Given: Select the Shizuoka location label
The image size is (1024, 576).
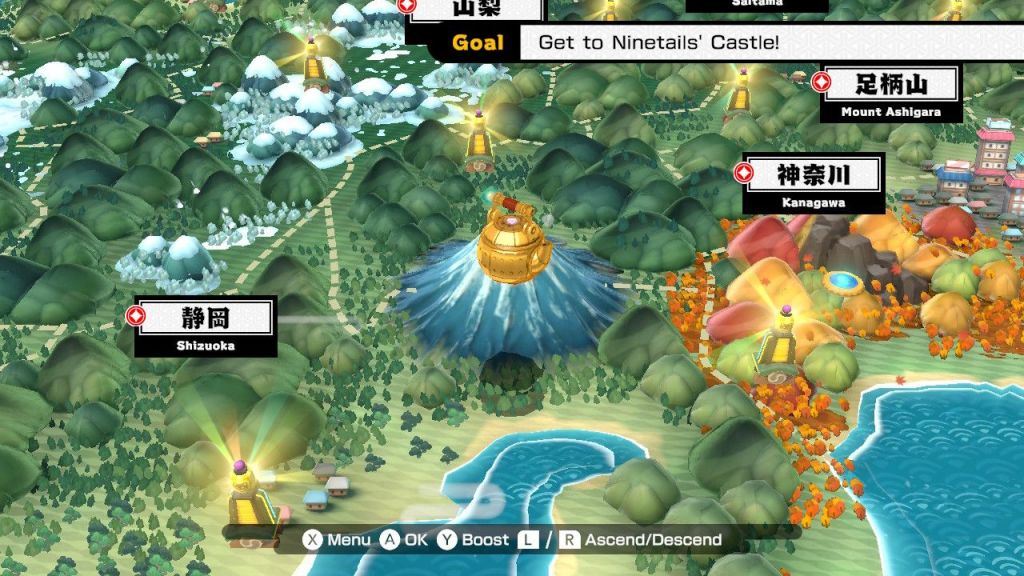Looking at the screenshot, I should (205, 326).
